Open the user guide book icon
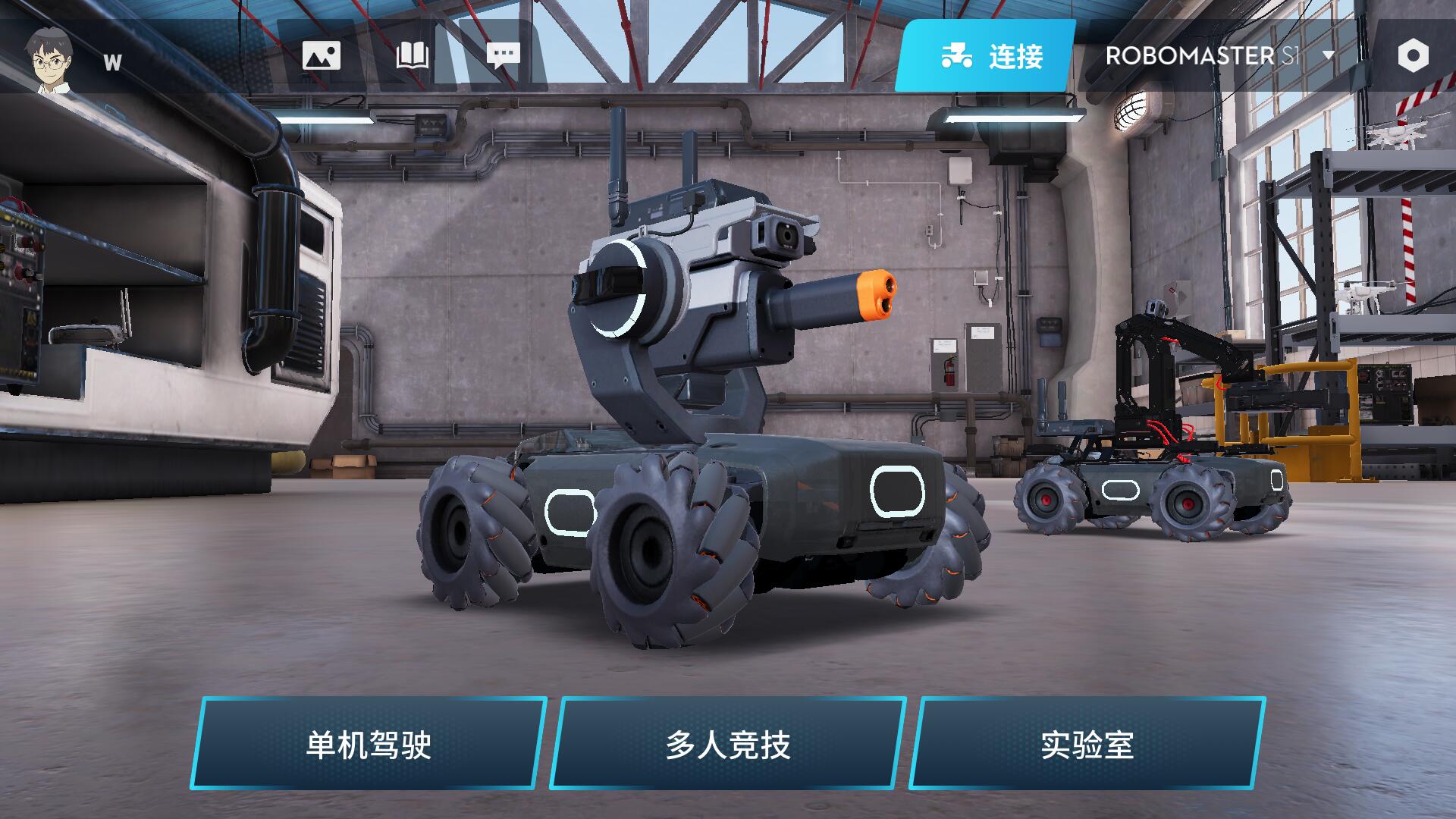The image size is (1456, 819). coord(412,55)
